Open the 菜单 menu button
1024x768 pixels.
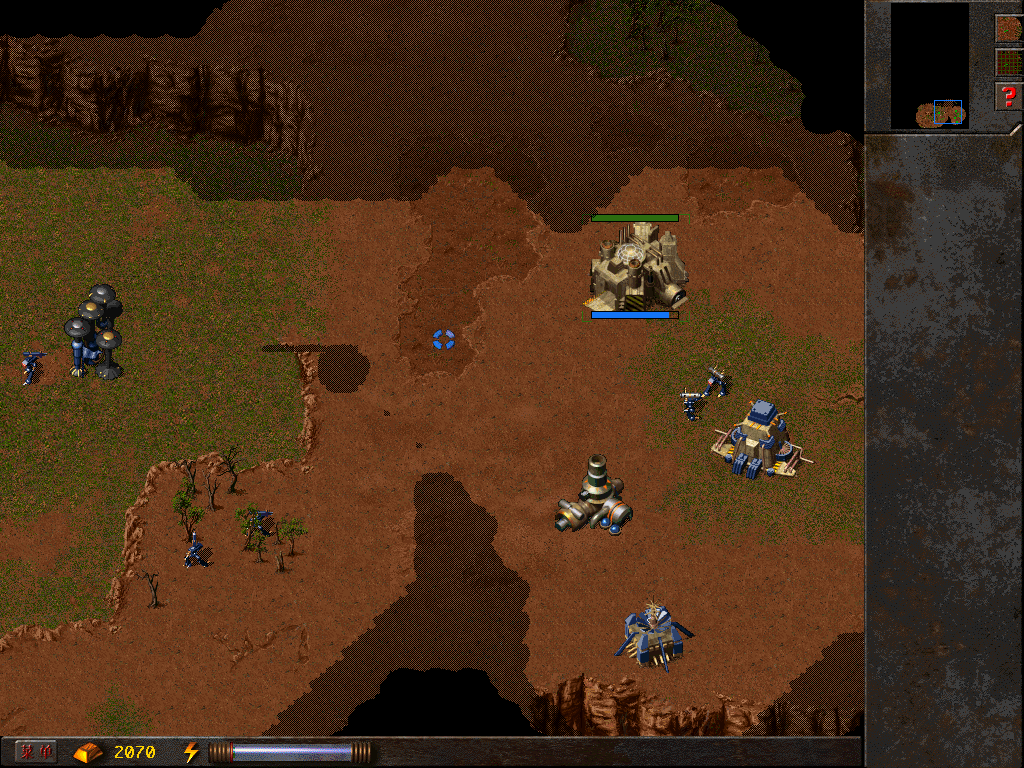tap(36, 751)
